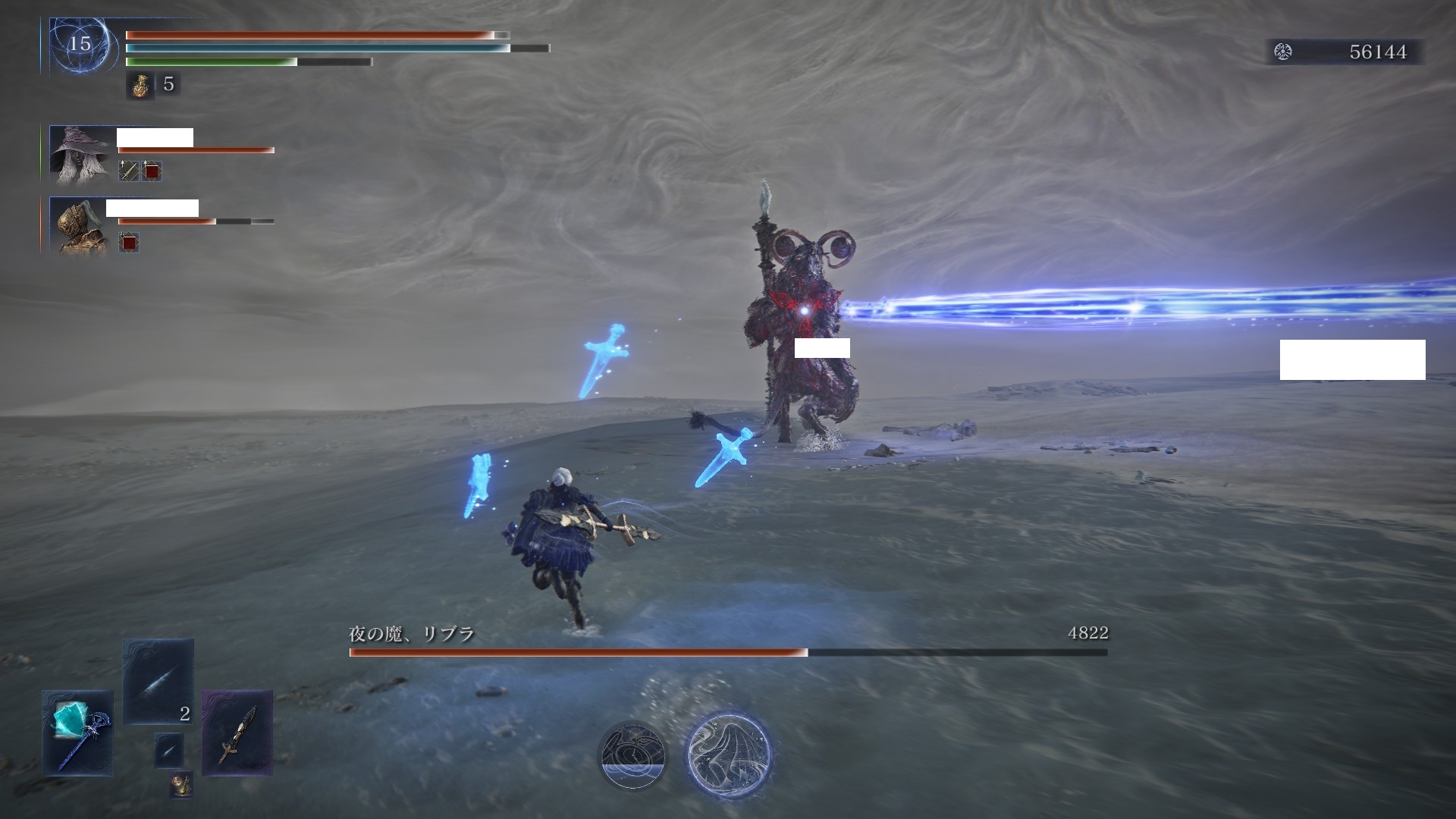Activate the glowing ultimate art icon

pyautogui.click(x=729, y=755)
